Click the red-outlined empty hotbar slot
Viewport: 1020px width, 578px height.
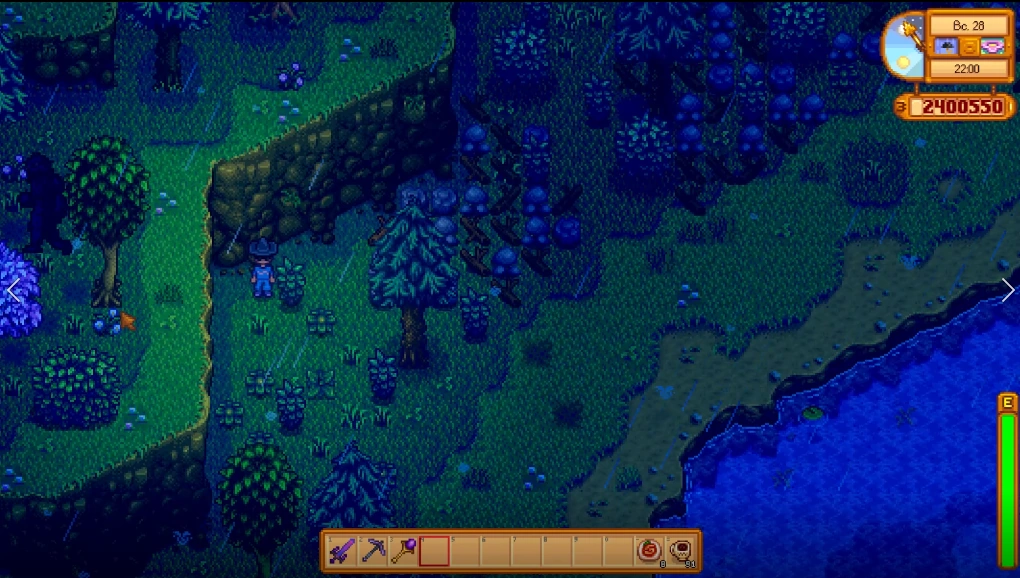(x=435, y=551)
